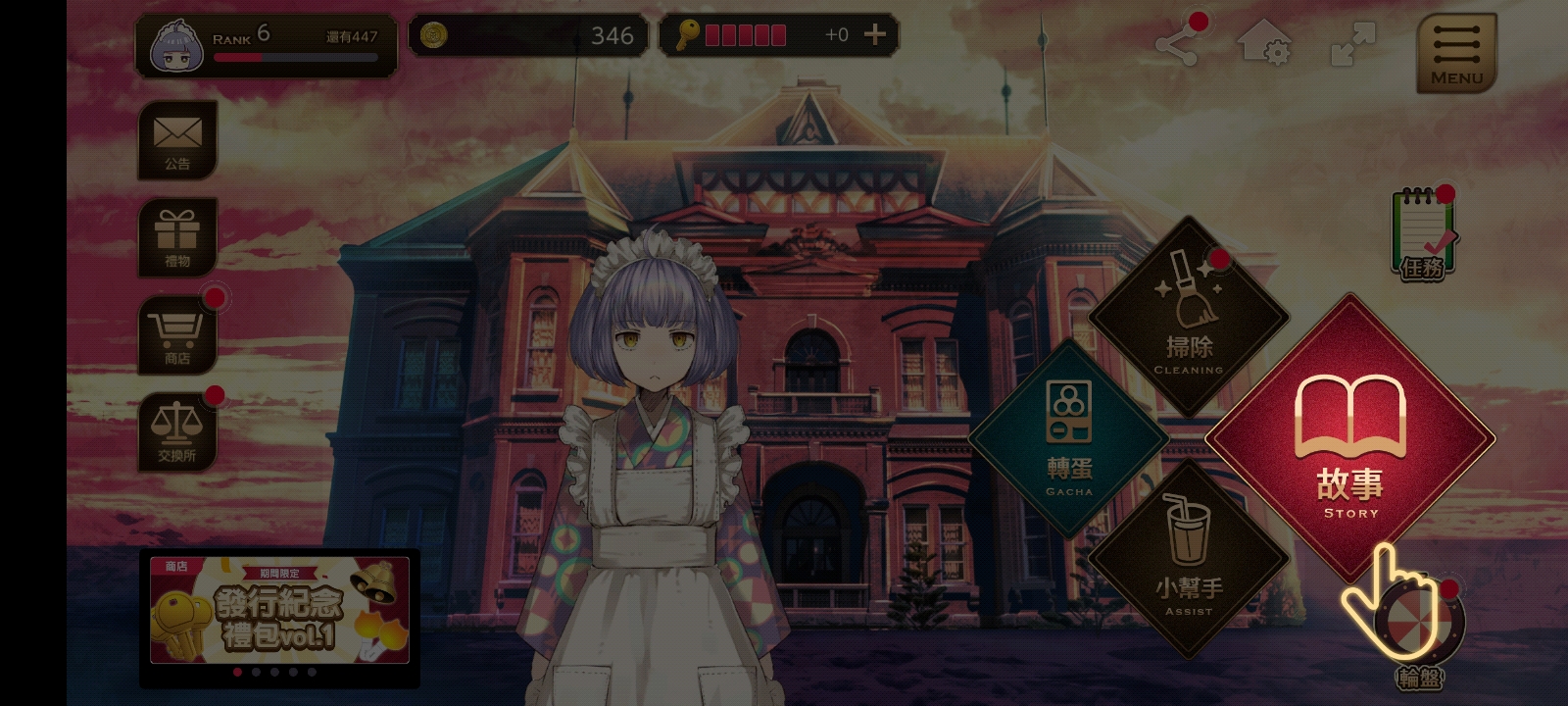This screenshot has height=706, width=1568.
Task: Open the launch commemoration pack banner
Action: coord(280,612)
